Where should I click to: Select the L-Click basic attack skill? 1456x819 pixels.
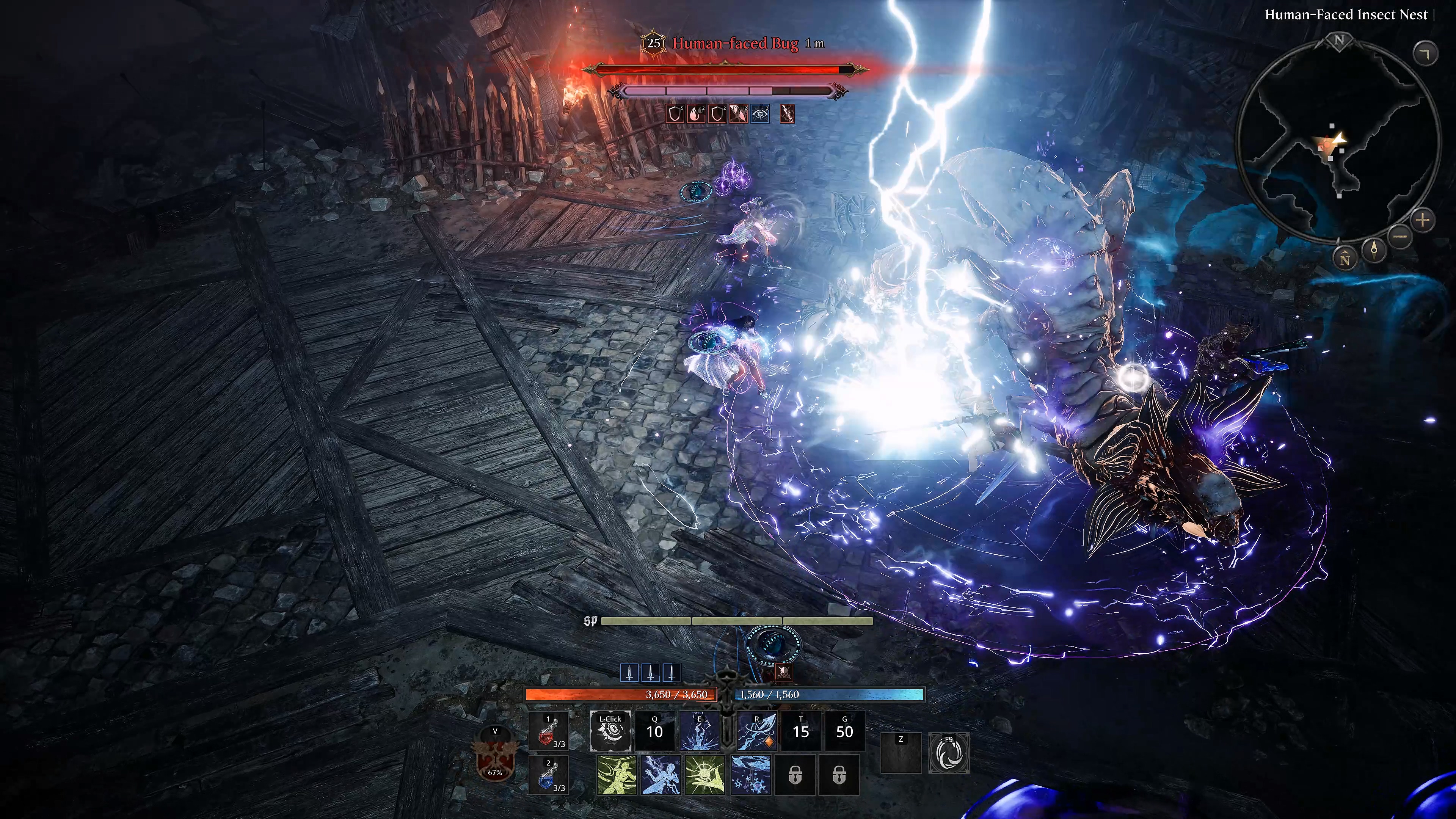coord(610,731)
